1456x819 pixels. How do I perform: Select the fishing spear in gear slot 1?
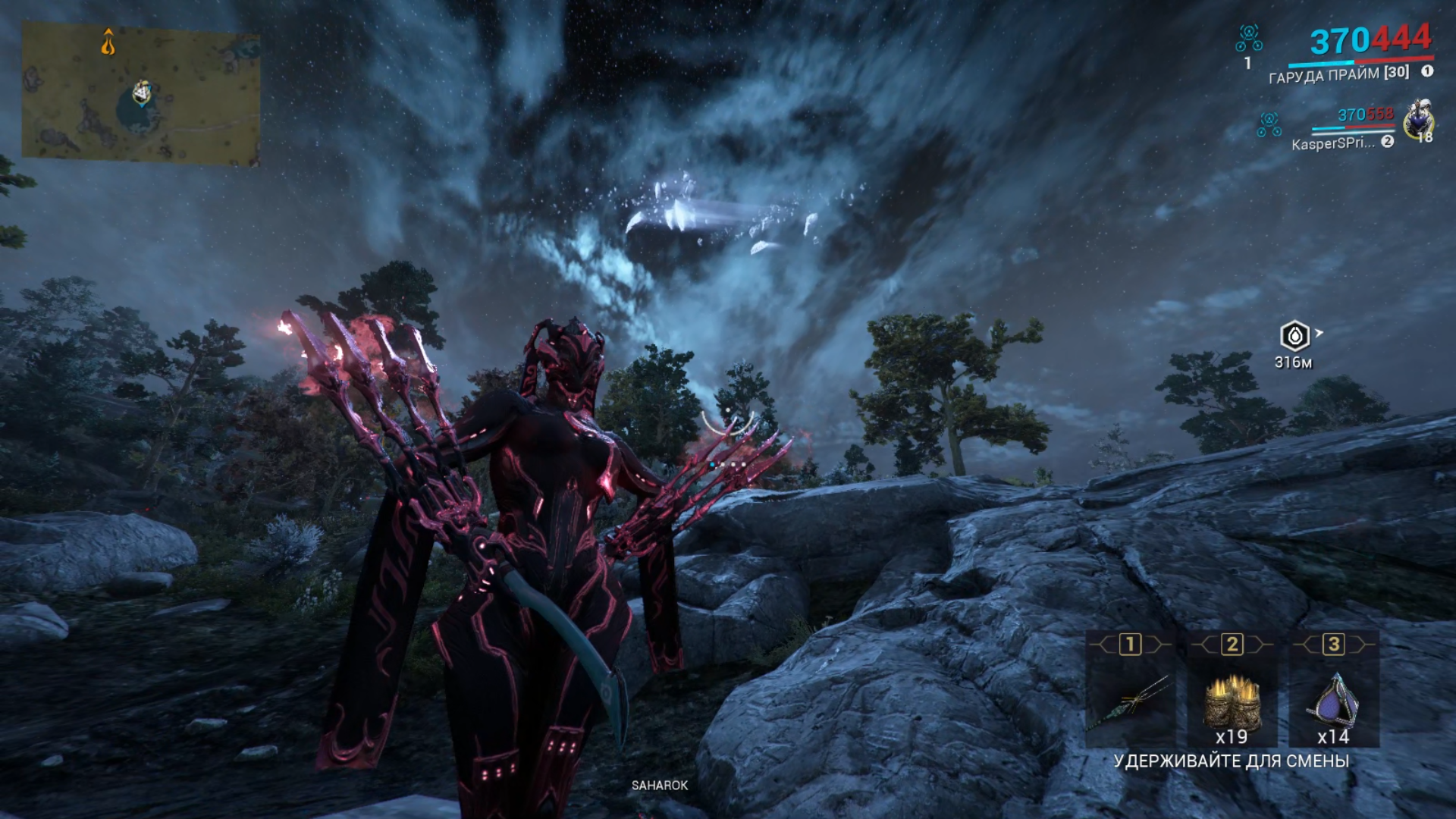click(x=1130, y=702)
